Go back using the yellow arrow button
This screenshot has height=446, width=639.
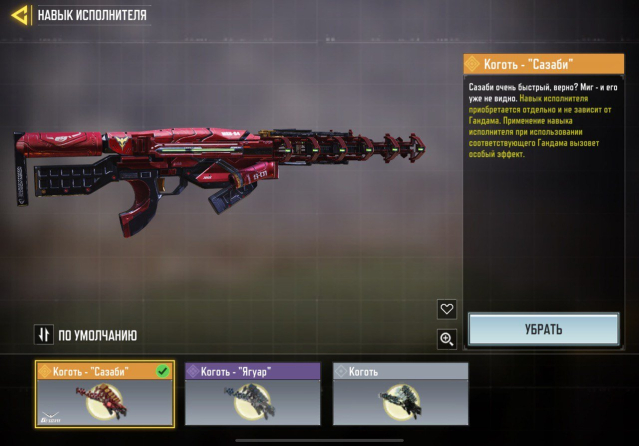coord(19,16)
